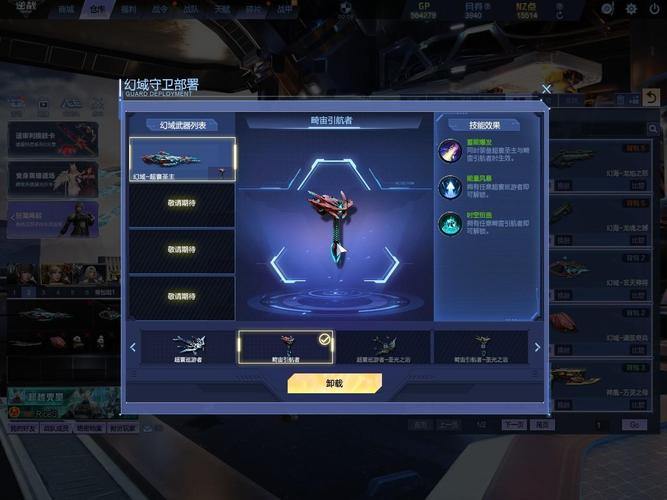The height and width of the screenshot is (500, 667).
Task: Show next guardians with the right arrow
Action: [x=537, y=347]
